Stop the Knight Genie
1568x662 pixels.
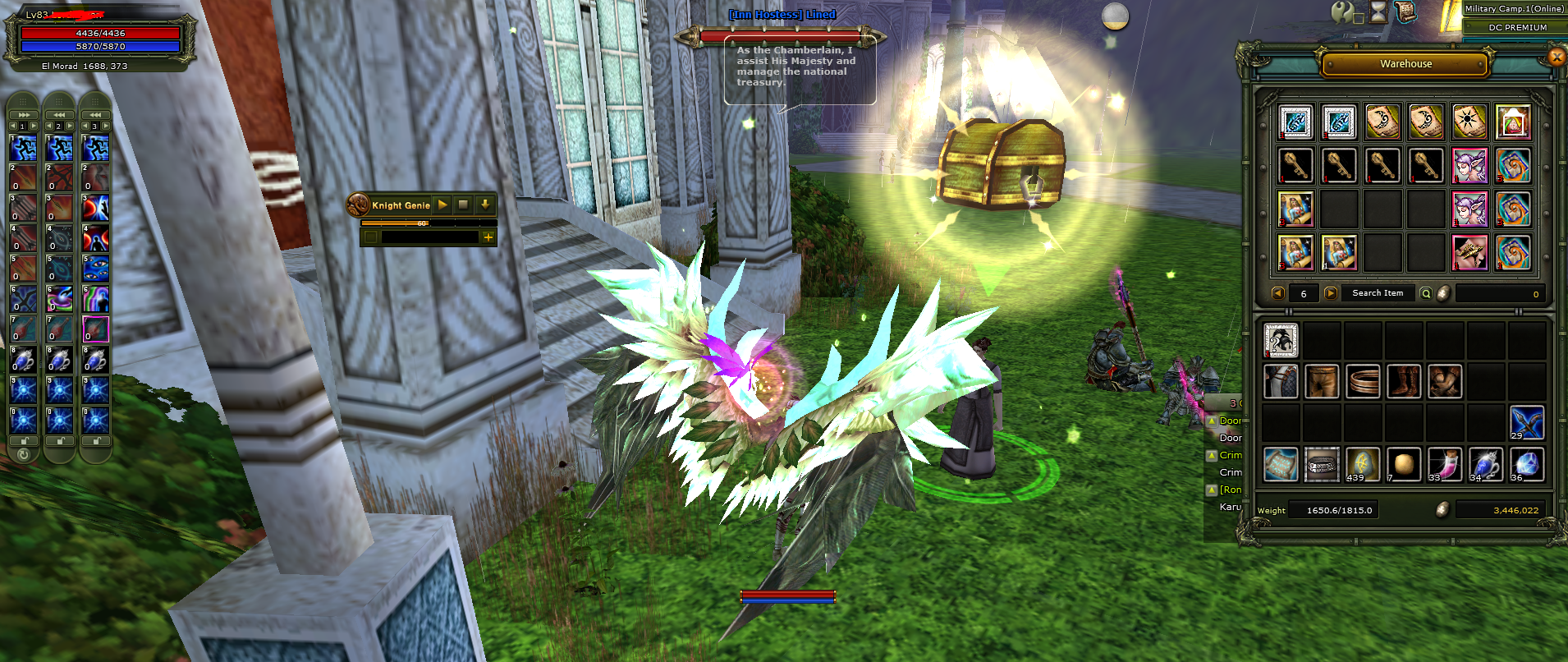[463, 205]
